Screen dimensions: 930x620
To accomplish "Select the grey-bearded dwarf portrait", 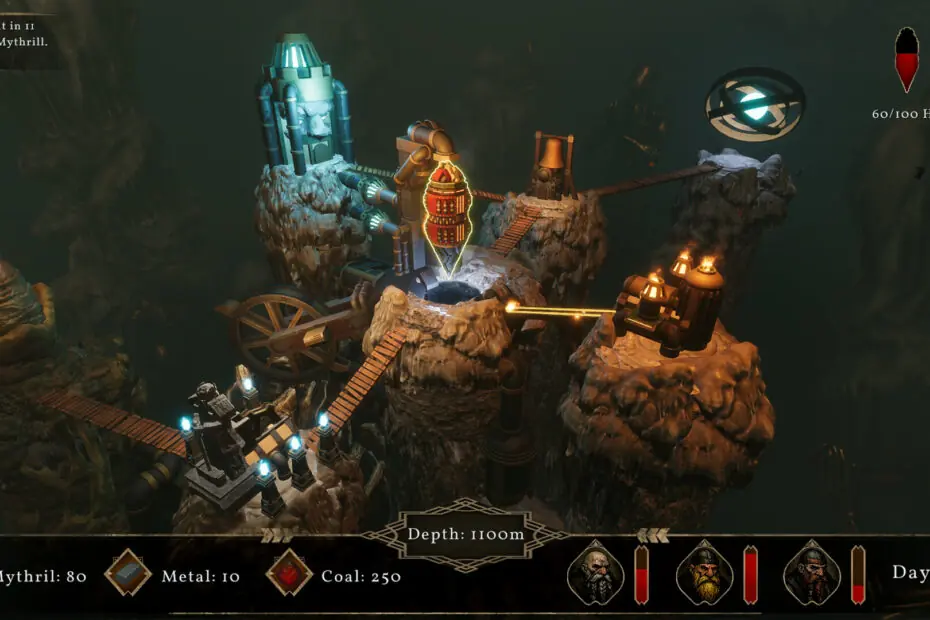I will (x=595, y=574).
